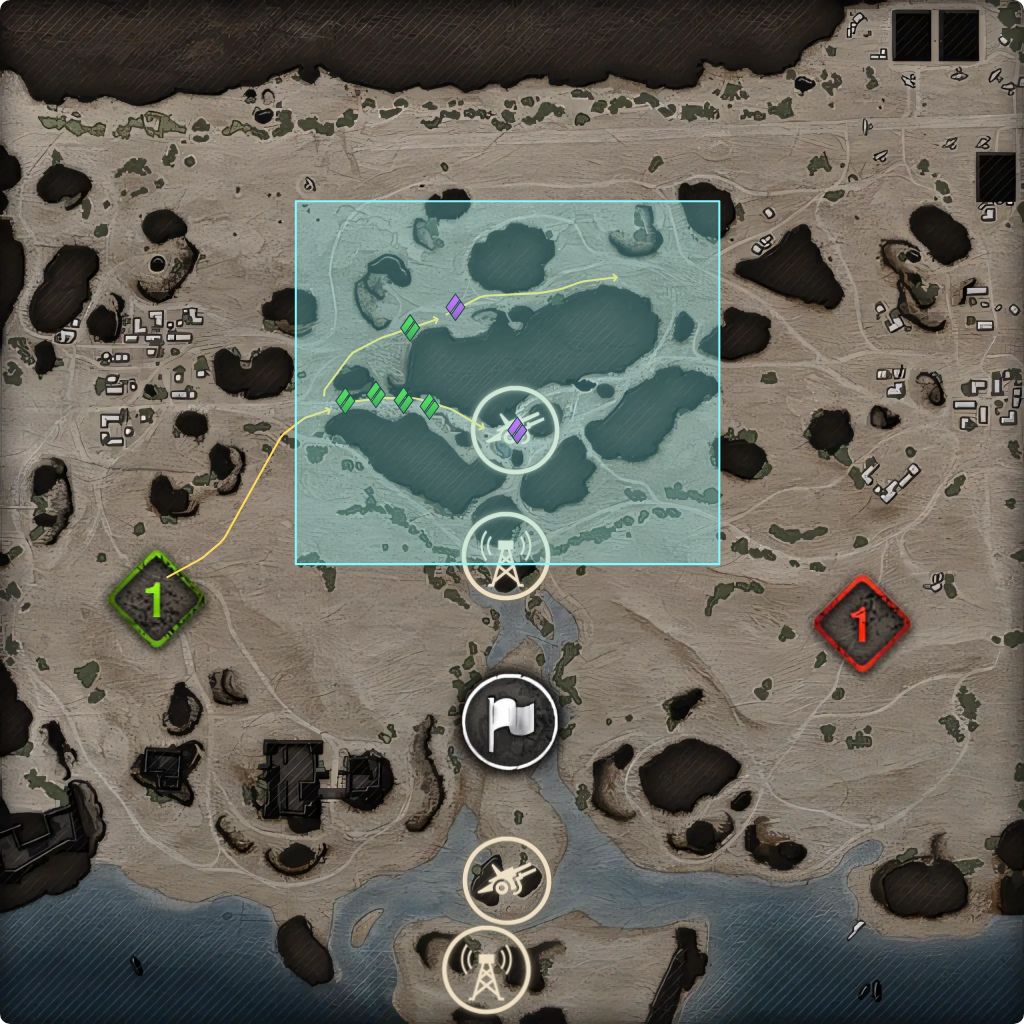Select the green team spawn marker 1
The width and height of the screenshot is (1024, 1024).
pyautogui.click(x=156, y=600)
